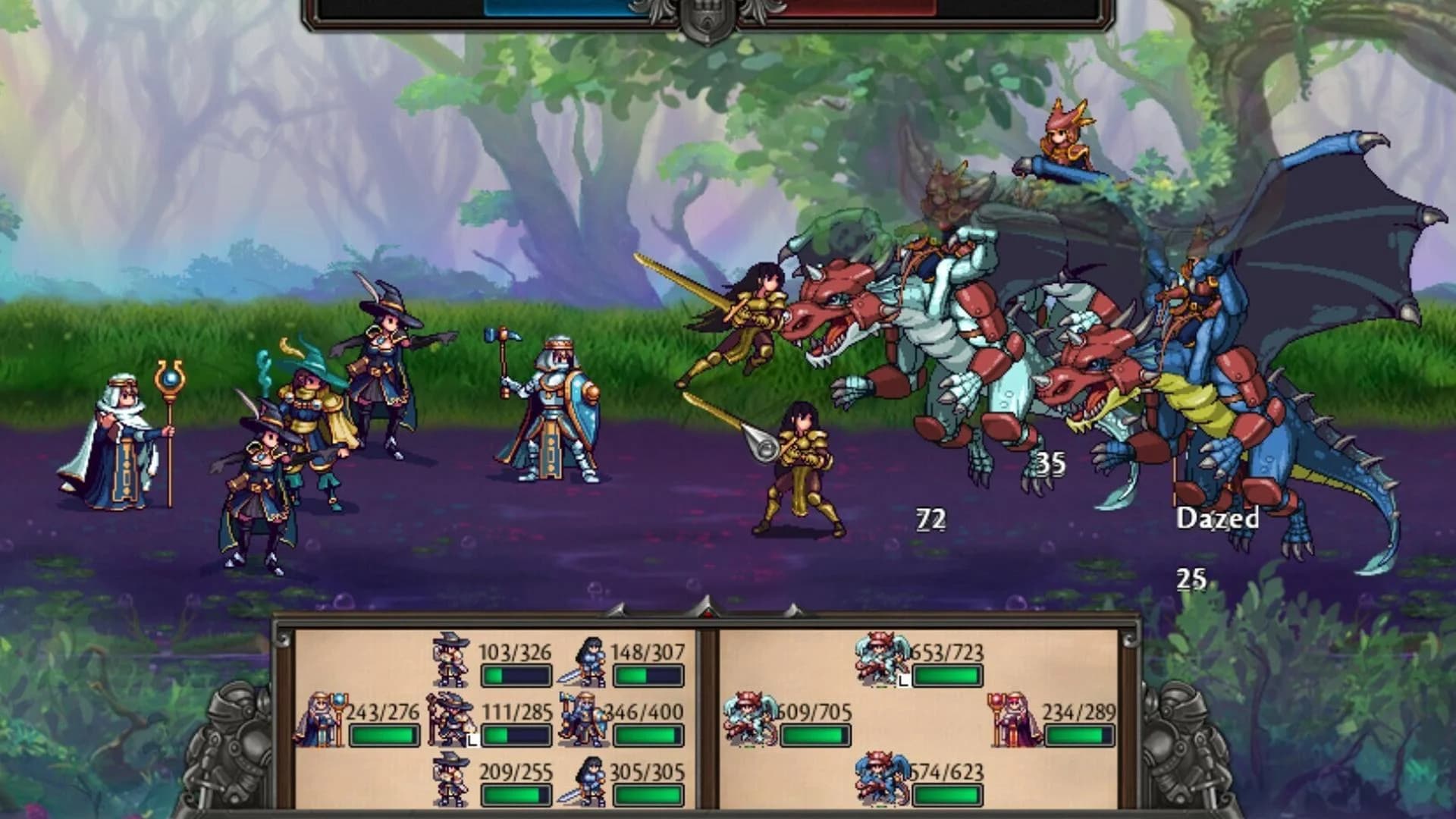Click the enemy blue dragon portrait at 574/623
This screenshot has width=1456, height=819.
[882, 779]
